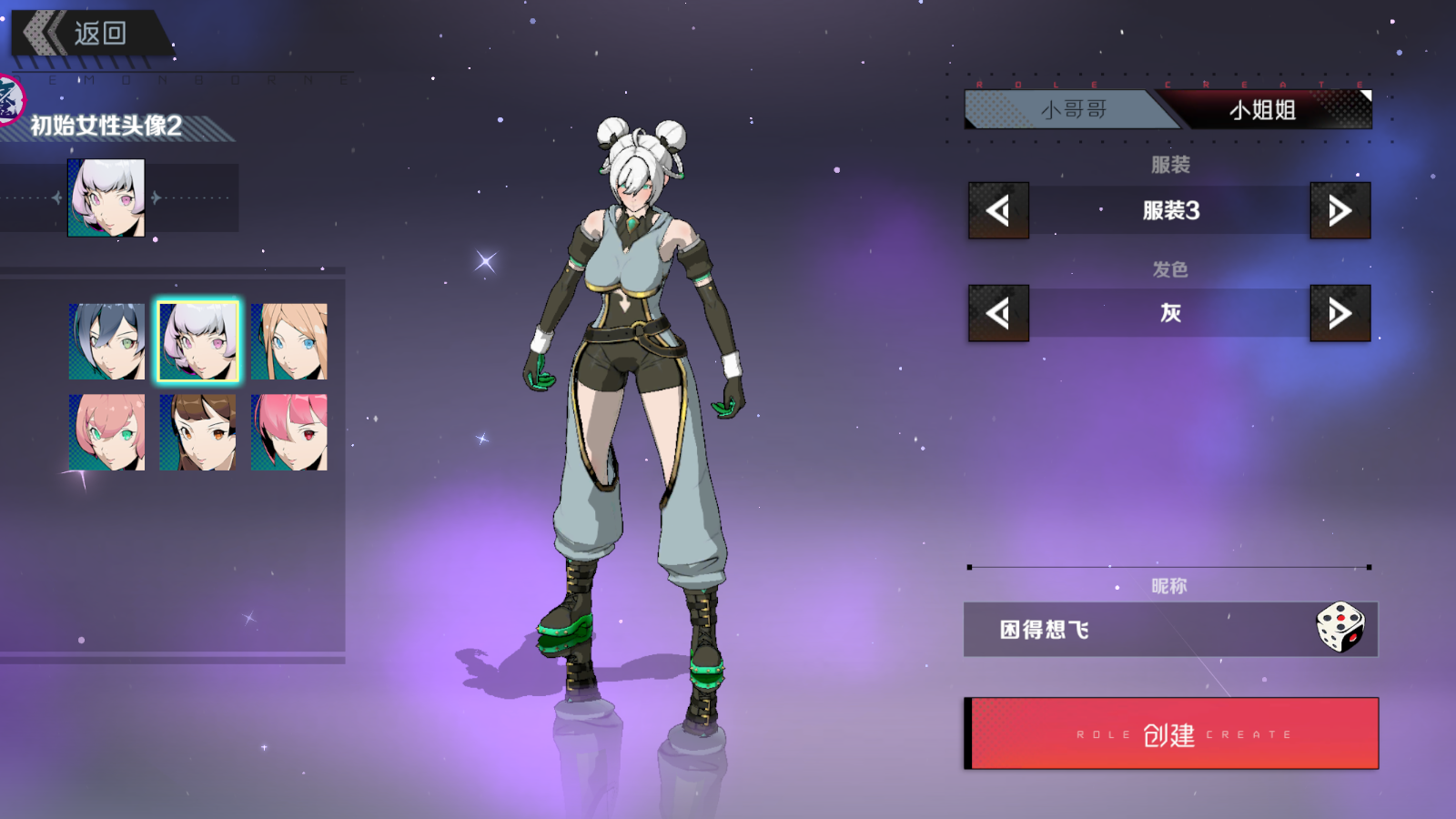This screenshot has width=1456, height=819.
Task: Choose the pink-haired green-eyed girl portrait
Action: point(106,432)
